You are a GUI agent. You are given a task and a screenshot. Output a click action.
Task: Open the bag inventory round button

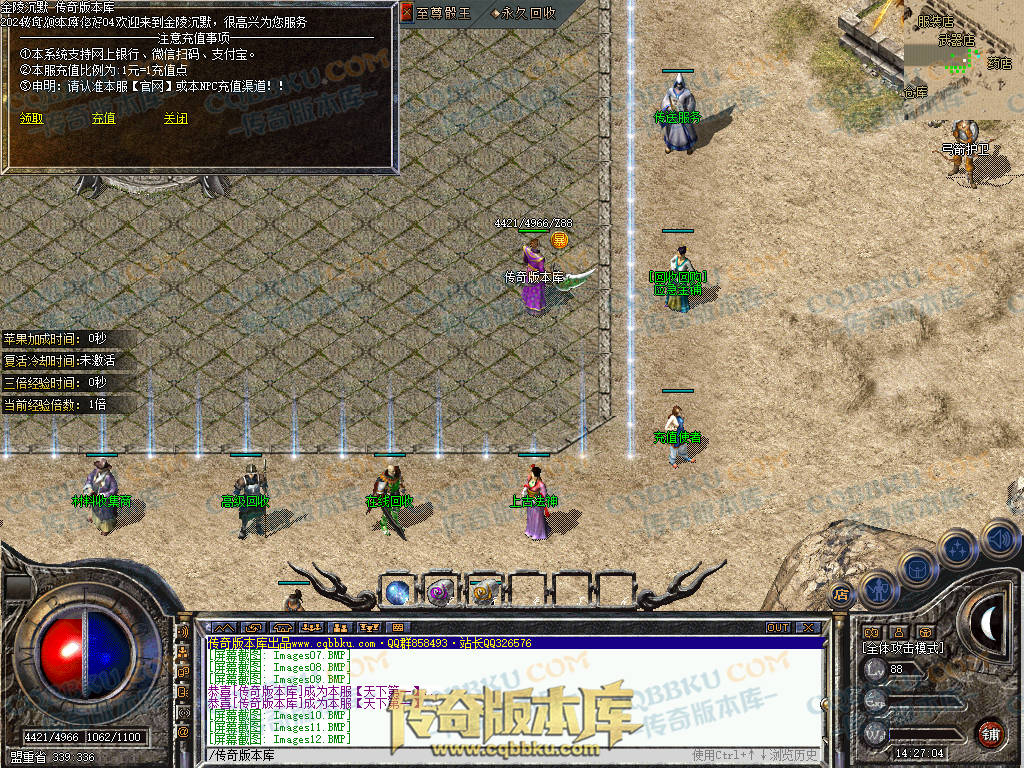pos(918,568)
